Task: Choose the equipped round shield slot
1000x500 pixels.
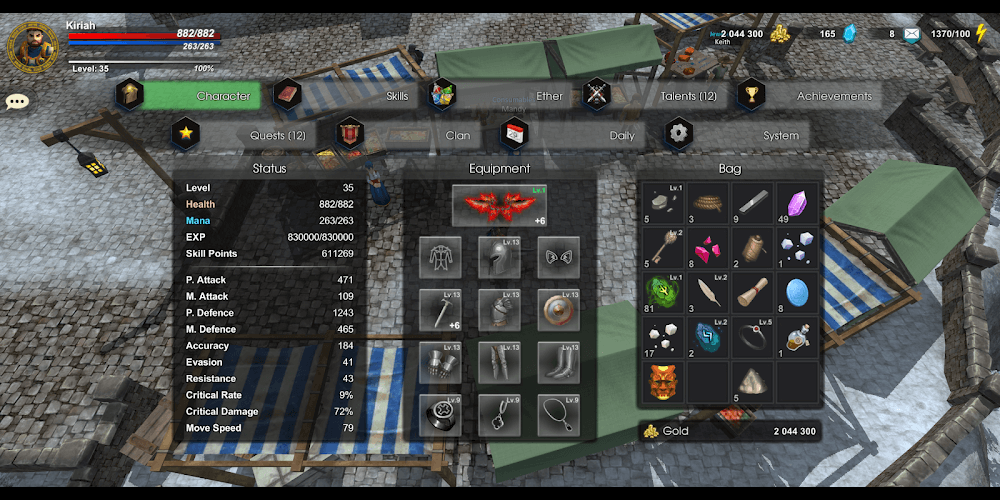Action: click(558, 309)
